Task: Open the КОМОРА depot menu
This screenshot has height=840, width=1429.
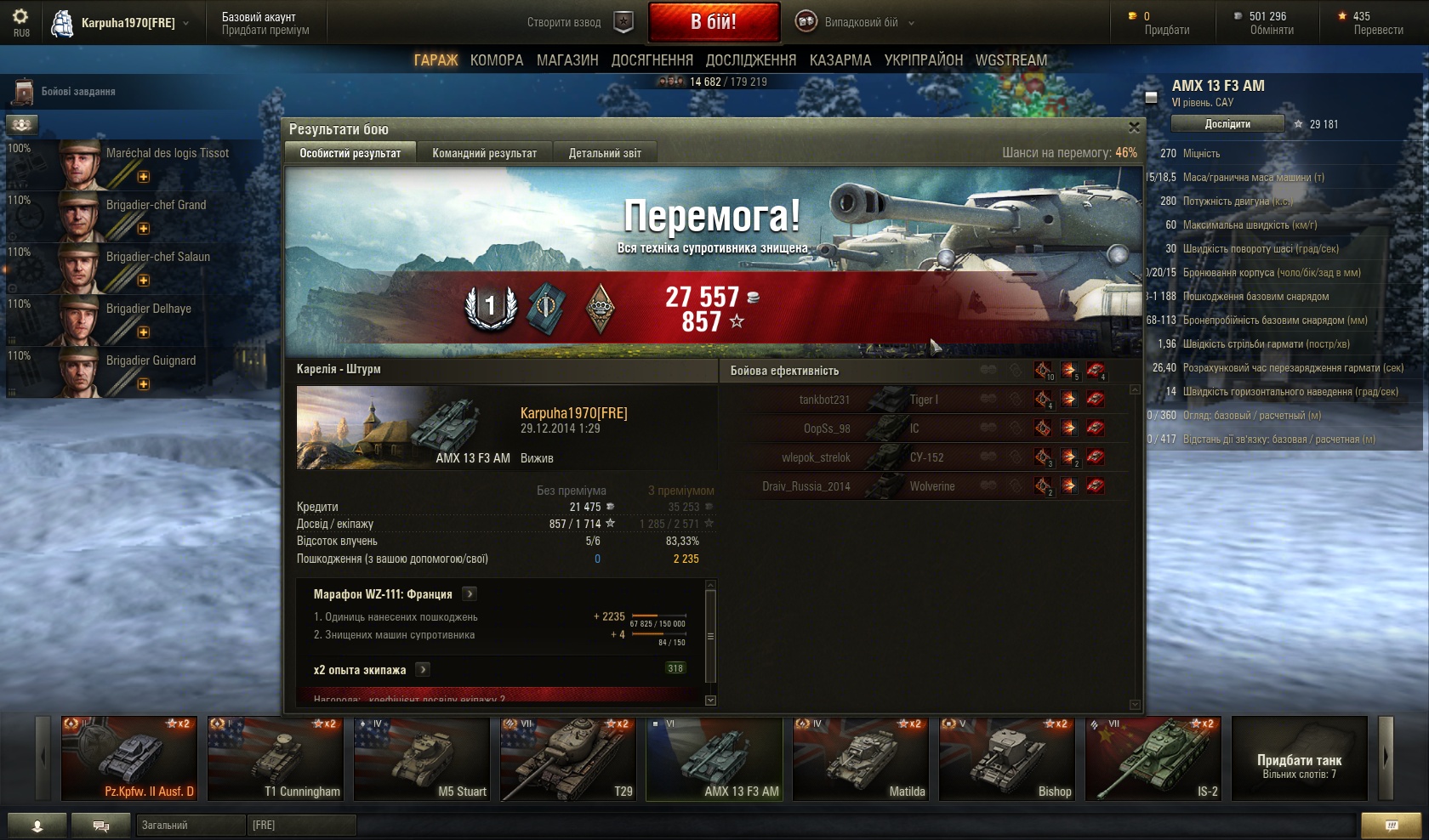Action: pos(497,60)
